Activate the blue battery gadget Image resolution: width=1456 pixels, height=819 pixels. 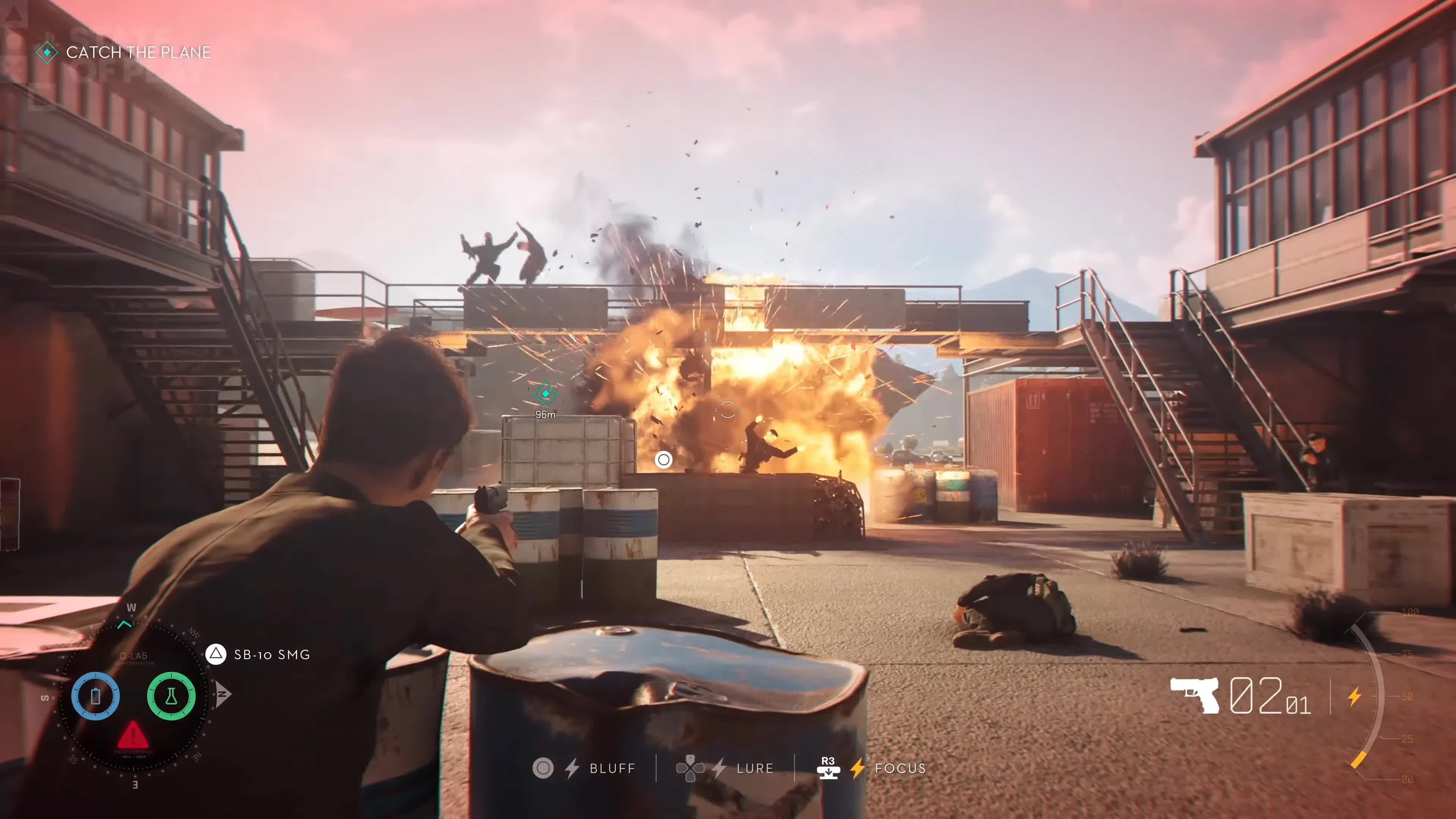coord(95,696)
